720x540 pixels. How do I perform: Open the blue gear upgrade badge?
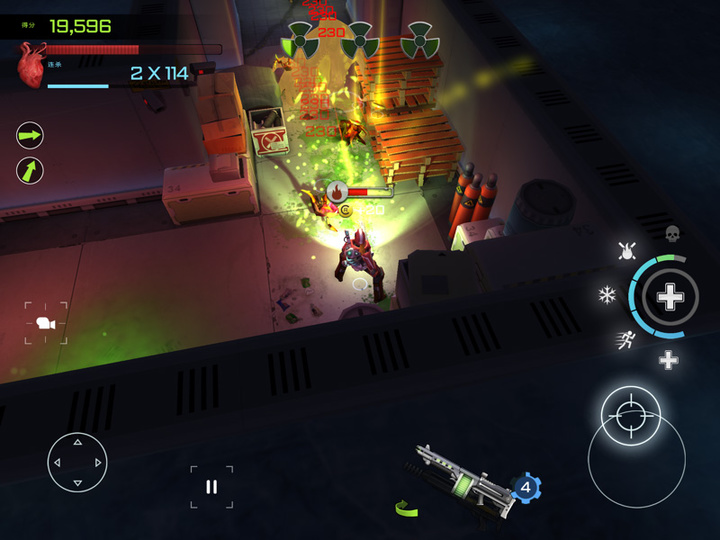pos(526,488)
